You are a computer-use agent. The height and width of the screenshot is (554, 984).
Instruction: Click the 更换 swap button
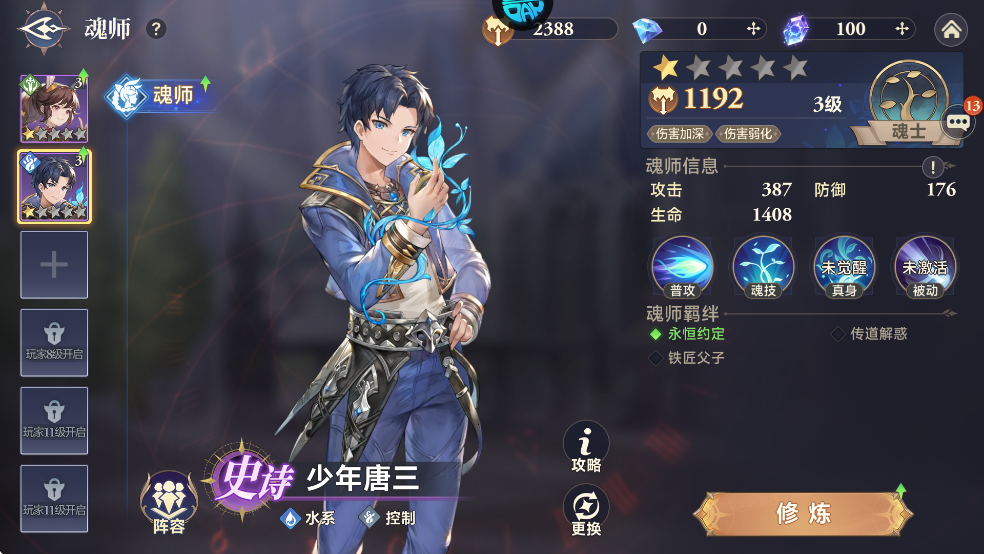tap(587, 510)
